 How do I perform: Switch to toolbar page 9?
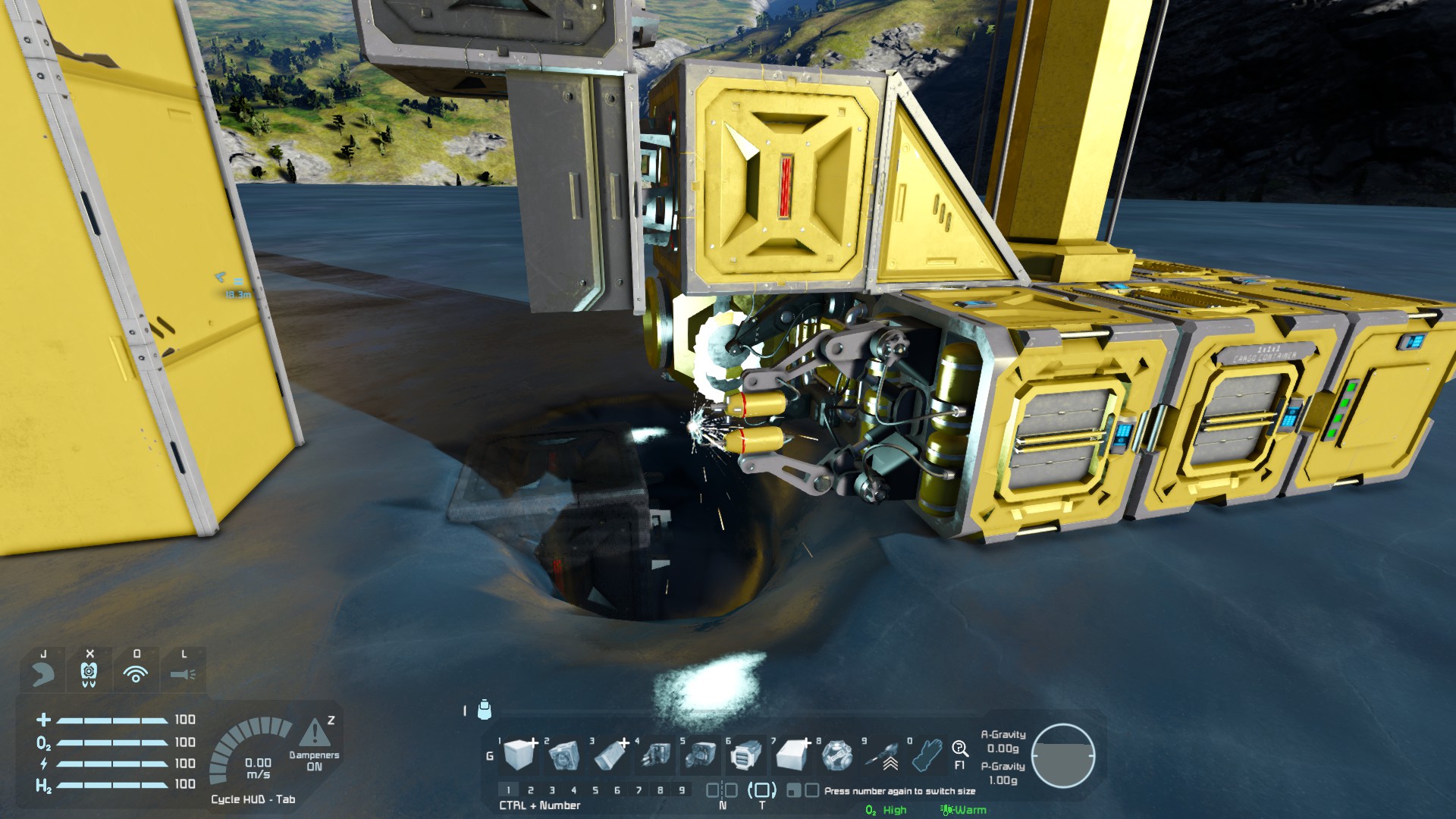click(682, 790)
